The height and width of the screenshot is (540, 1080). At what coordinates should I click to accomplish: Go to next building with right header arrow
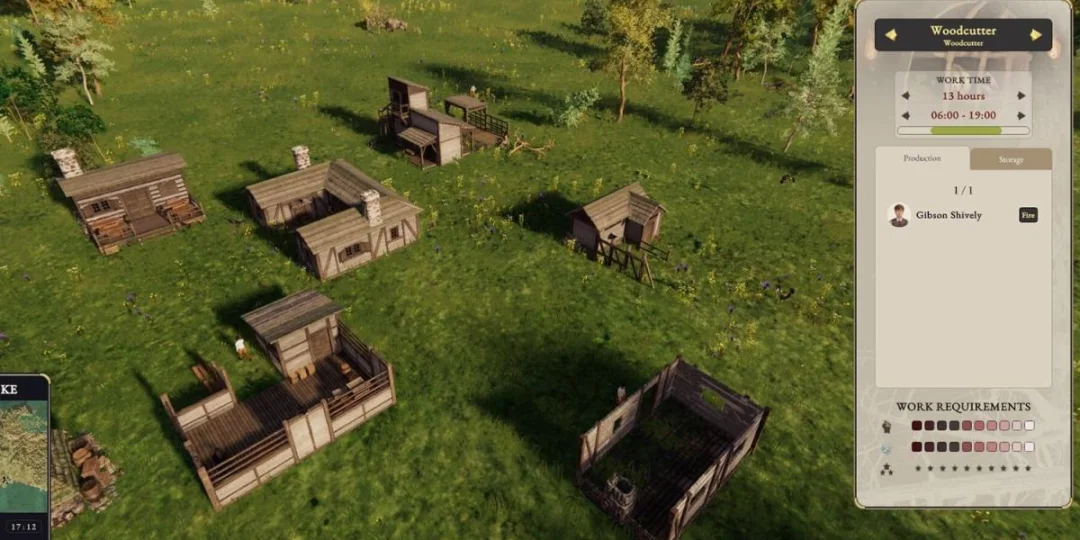point(1036,35)
